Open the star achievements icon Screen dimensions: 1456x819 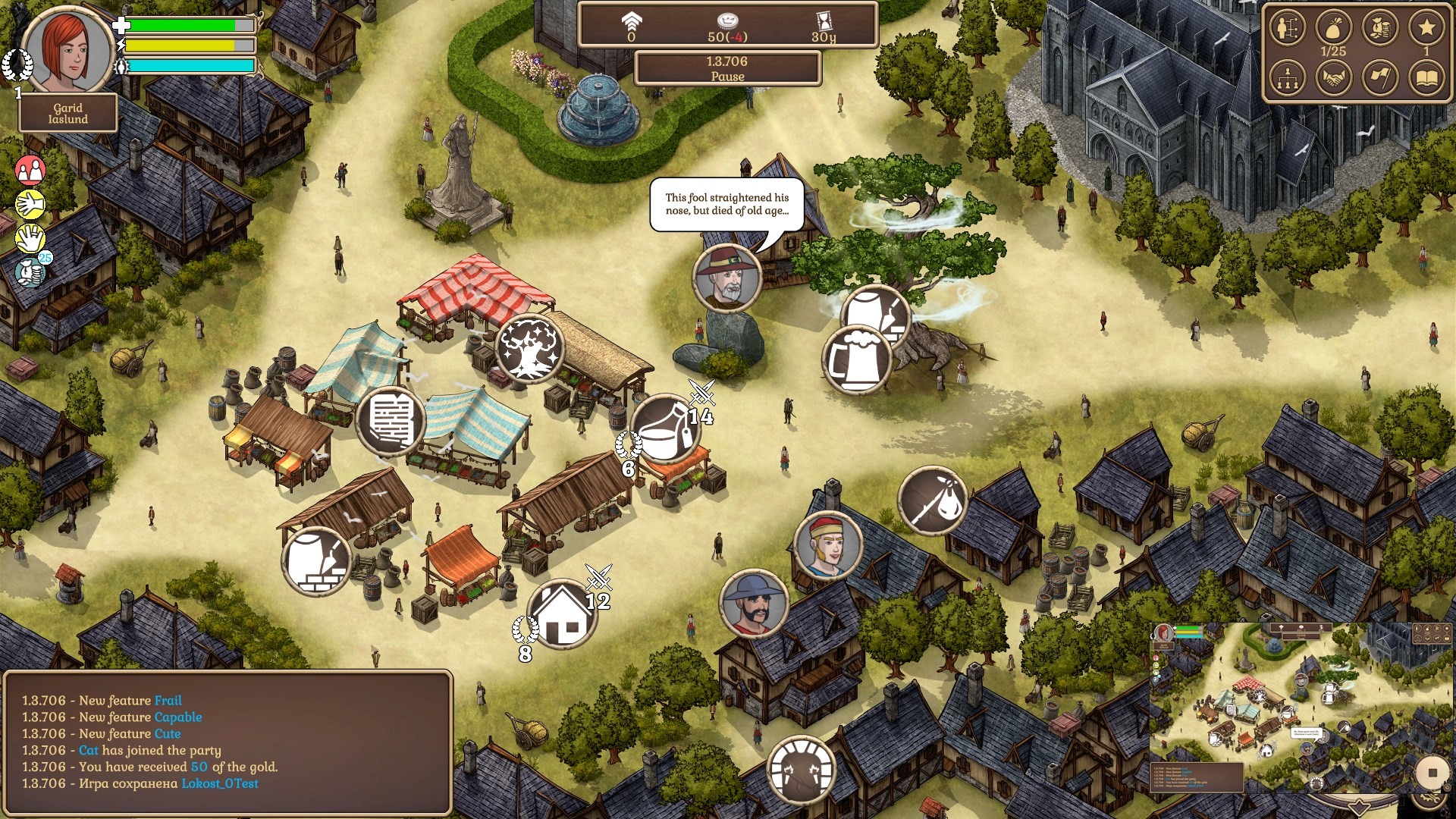(x=1426, y=29)
